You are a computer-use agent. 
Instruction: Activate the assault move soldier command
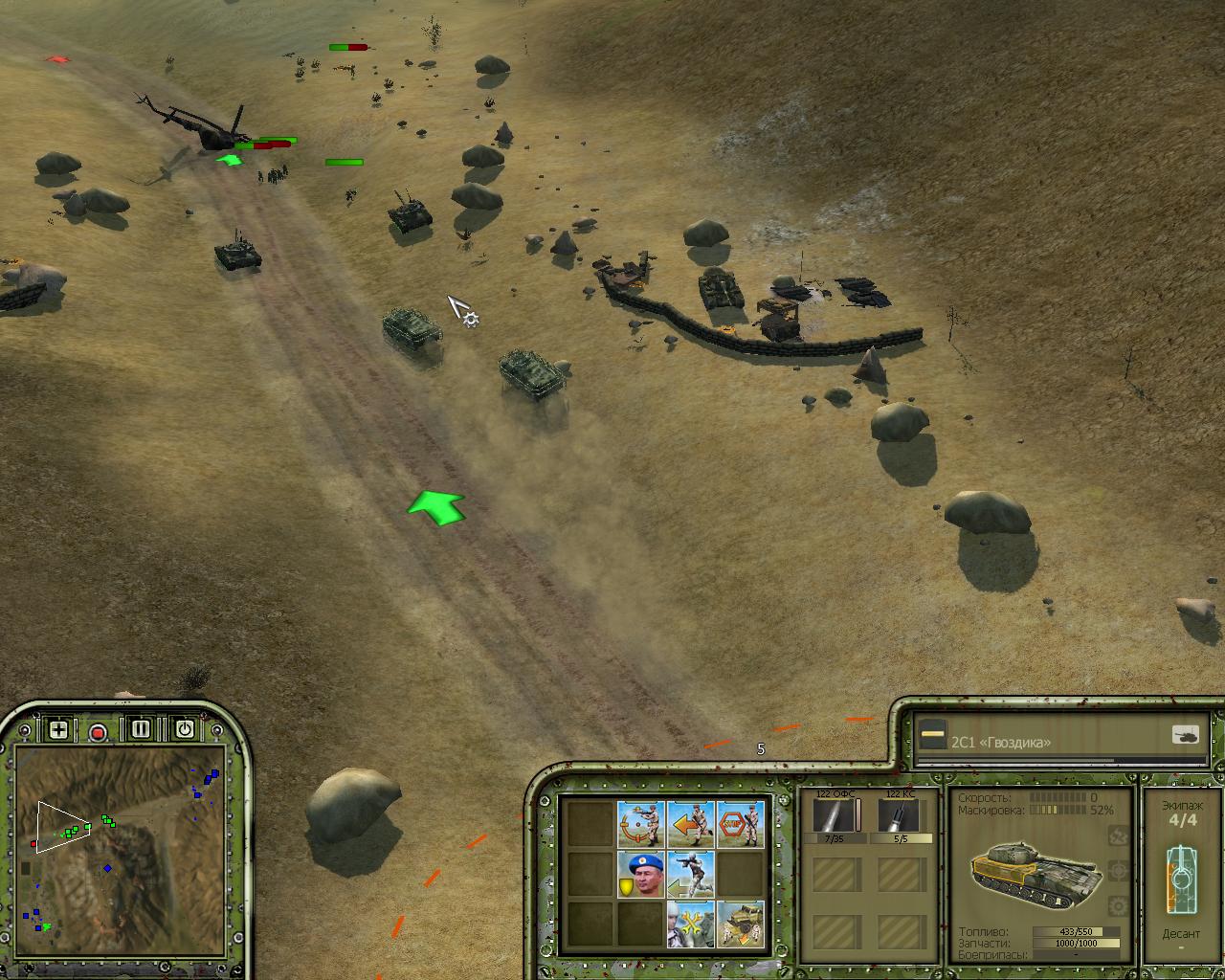pos(690,874)
